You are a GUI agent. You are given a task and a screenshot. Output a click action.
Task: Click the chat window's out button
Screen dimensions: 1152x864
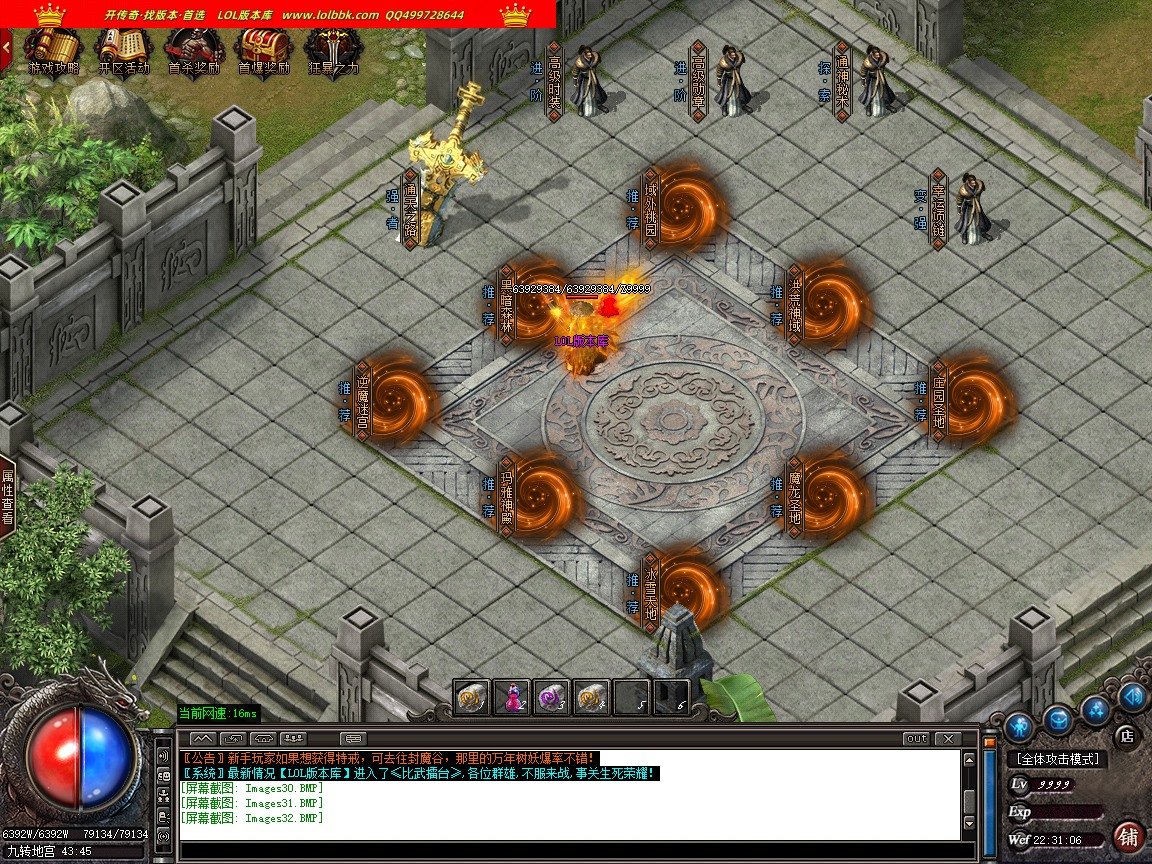tap(915, 739)
